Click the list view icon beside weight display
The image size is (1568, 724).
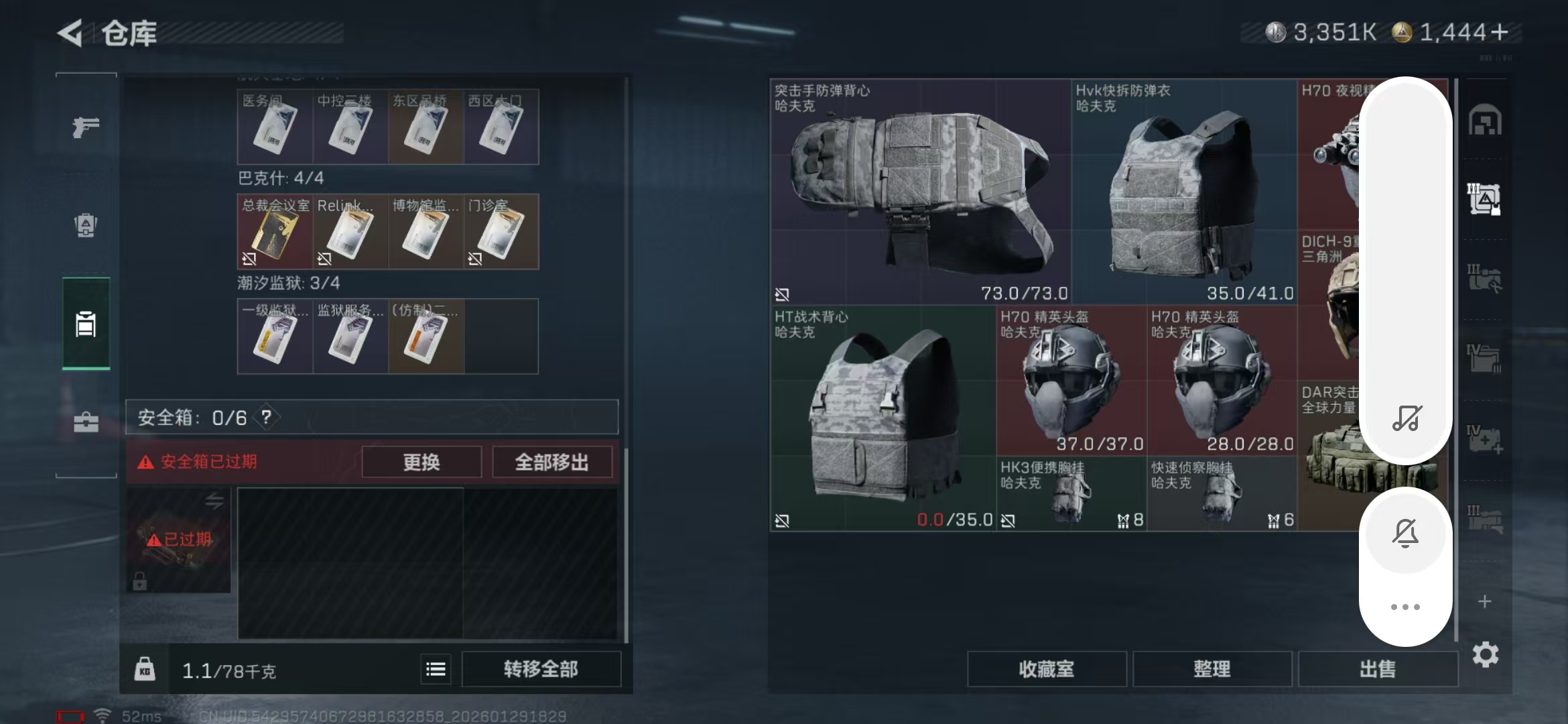click(435, 668)
